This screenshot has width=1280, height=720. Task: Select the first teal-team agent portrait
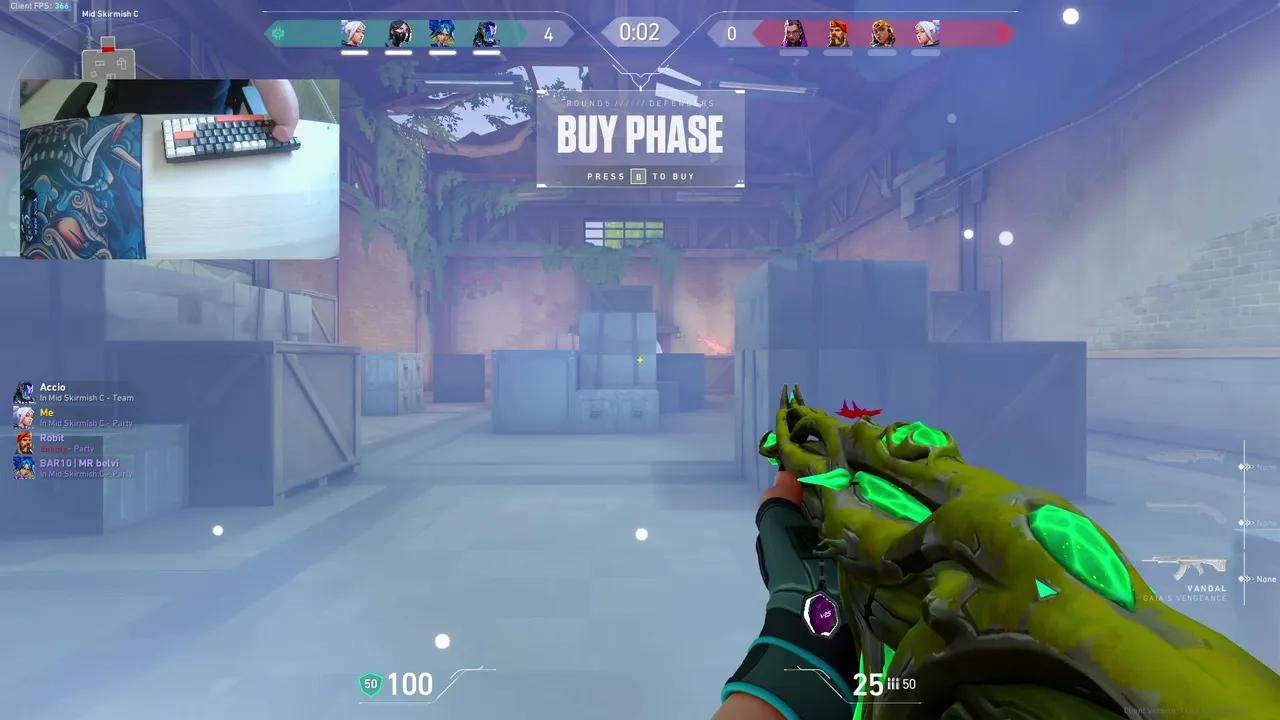click(x=357, y=33)
